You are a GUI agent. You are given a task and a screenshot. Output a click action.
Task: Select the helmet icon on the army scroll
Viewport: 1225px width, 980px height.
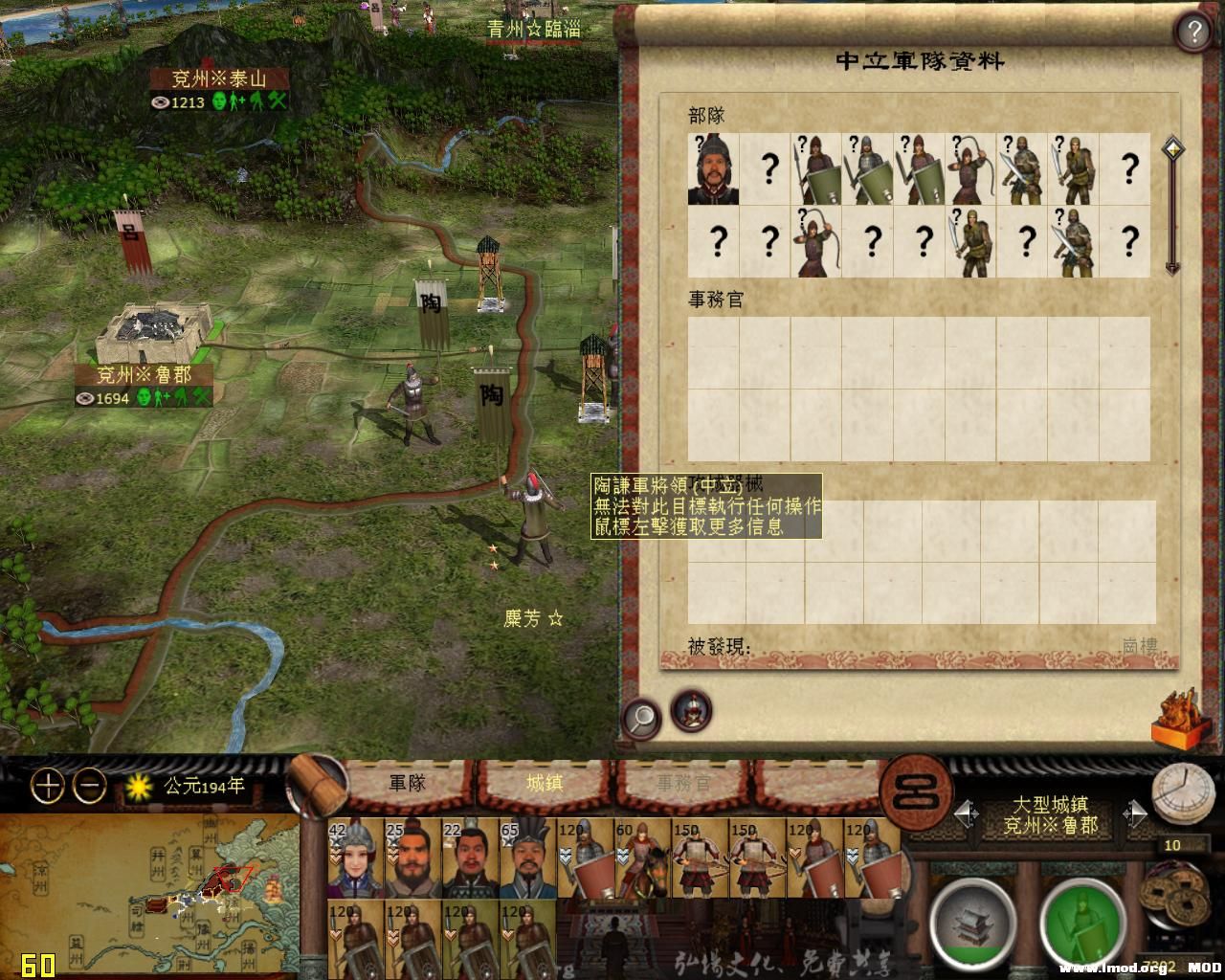(x=688, y=709)
